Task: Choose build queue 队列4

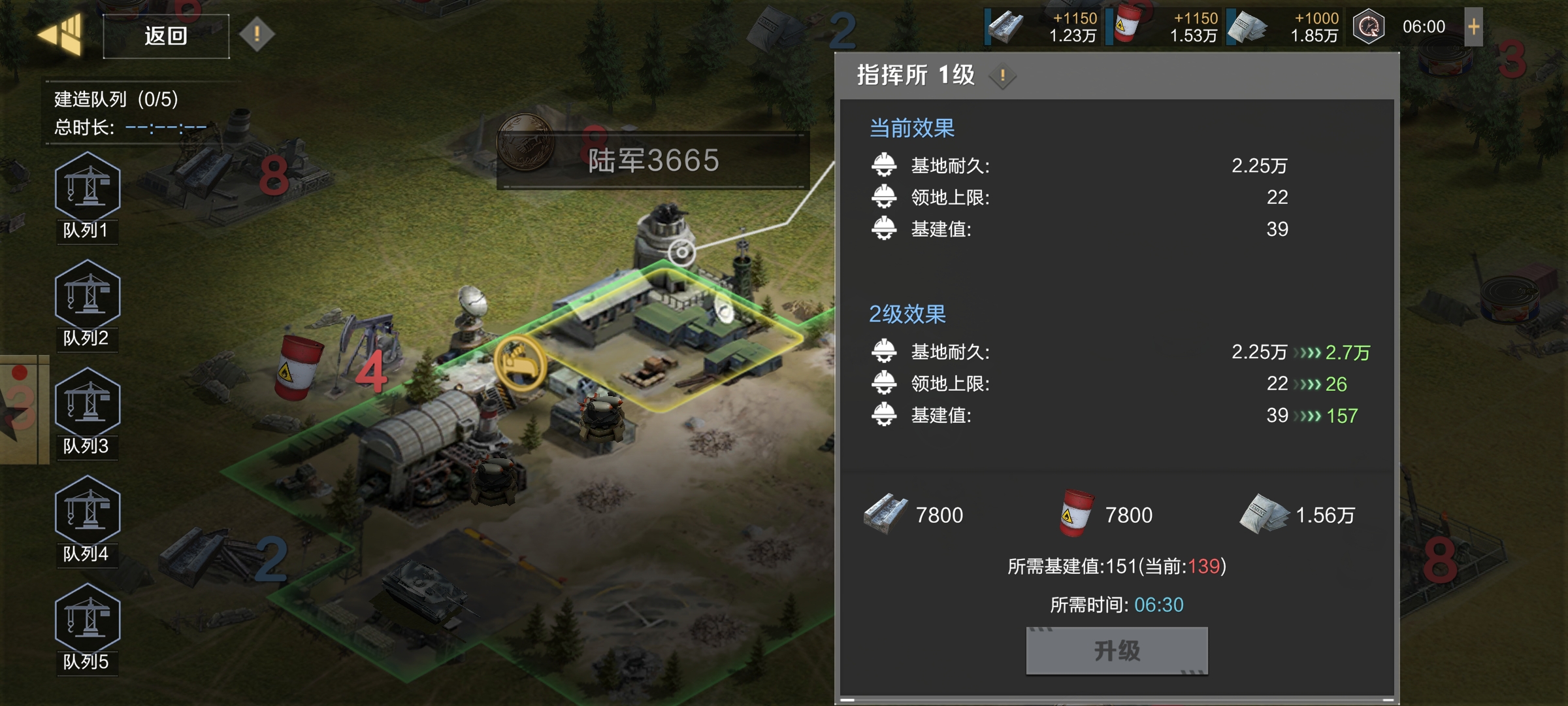Action: [x=87, y=520]
